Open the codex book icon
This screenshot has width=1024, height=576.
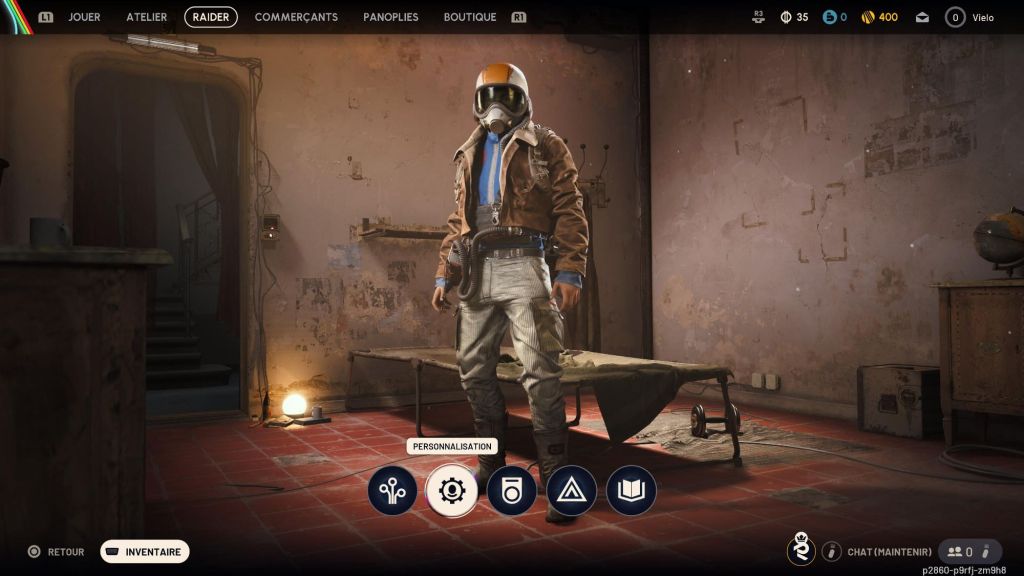tap(631, 491)
